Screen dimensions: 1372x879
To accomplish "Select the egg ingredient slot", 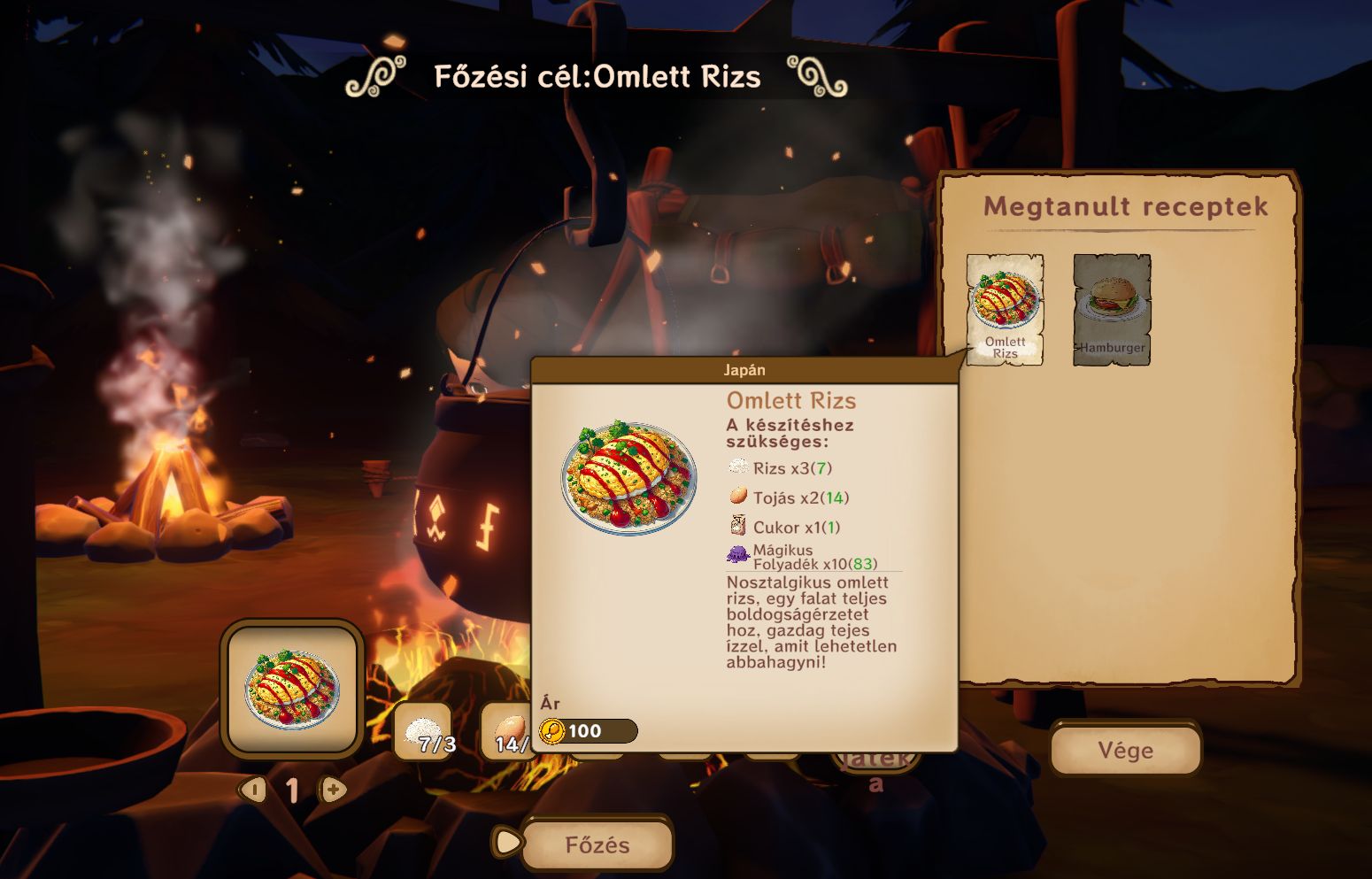I will pos(506,732).
